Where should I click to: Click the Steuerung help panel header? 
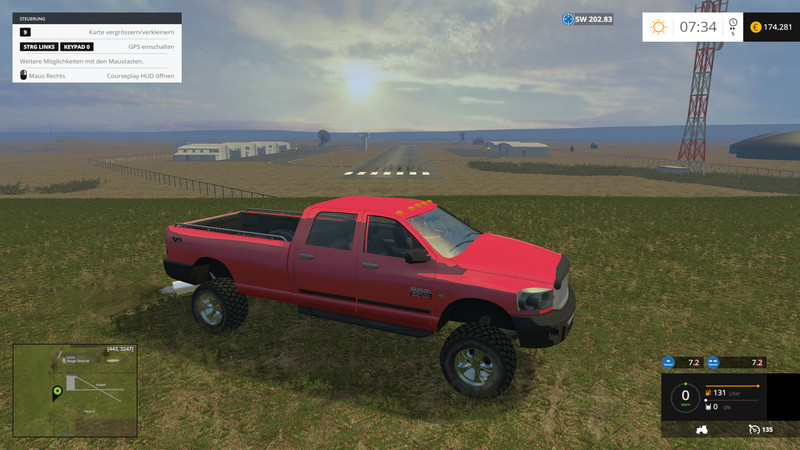point(97,18)
